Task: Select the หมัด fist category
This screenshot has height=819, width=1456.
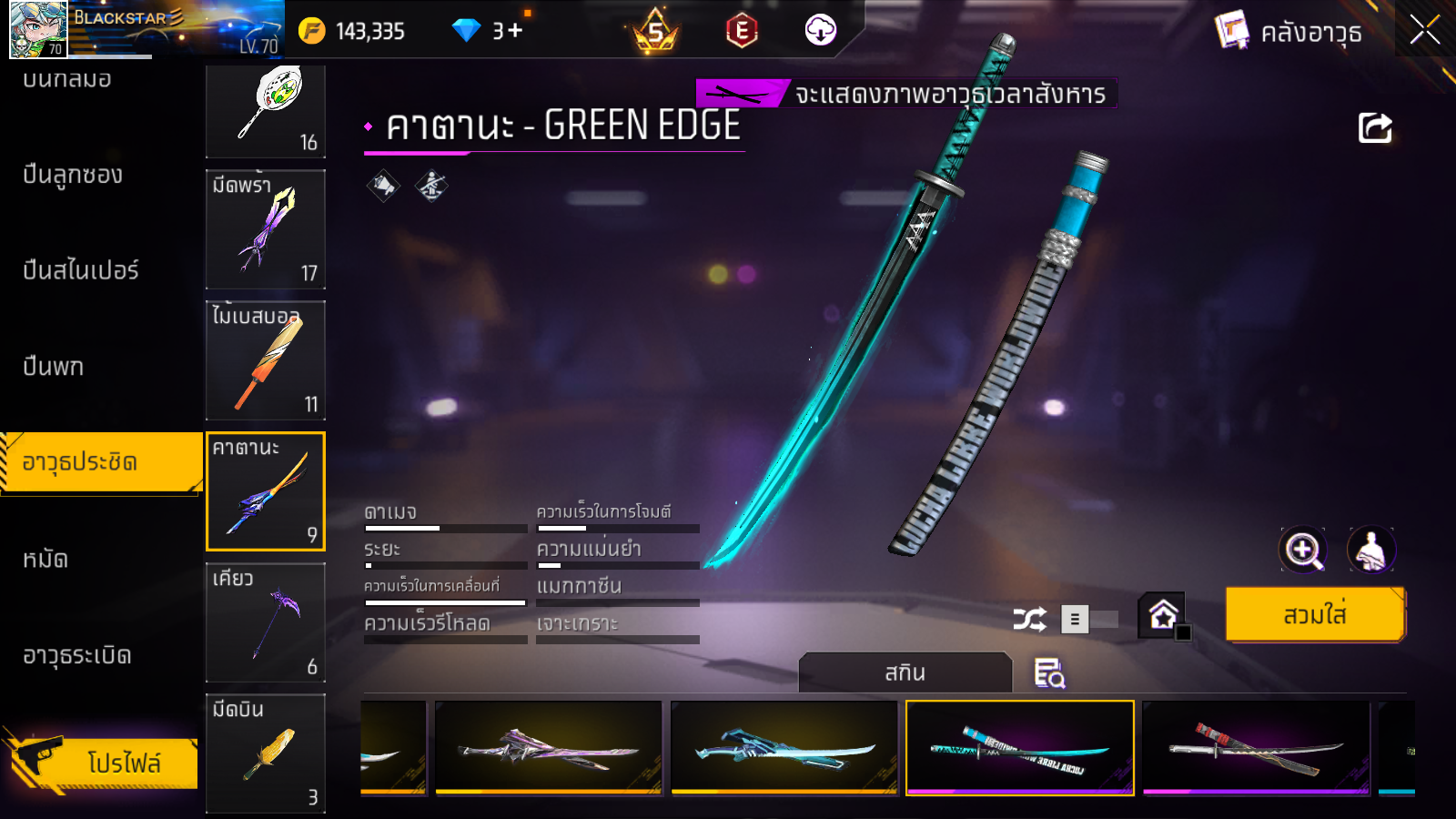Action: [x=45, y=559]
